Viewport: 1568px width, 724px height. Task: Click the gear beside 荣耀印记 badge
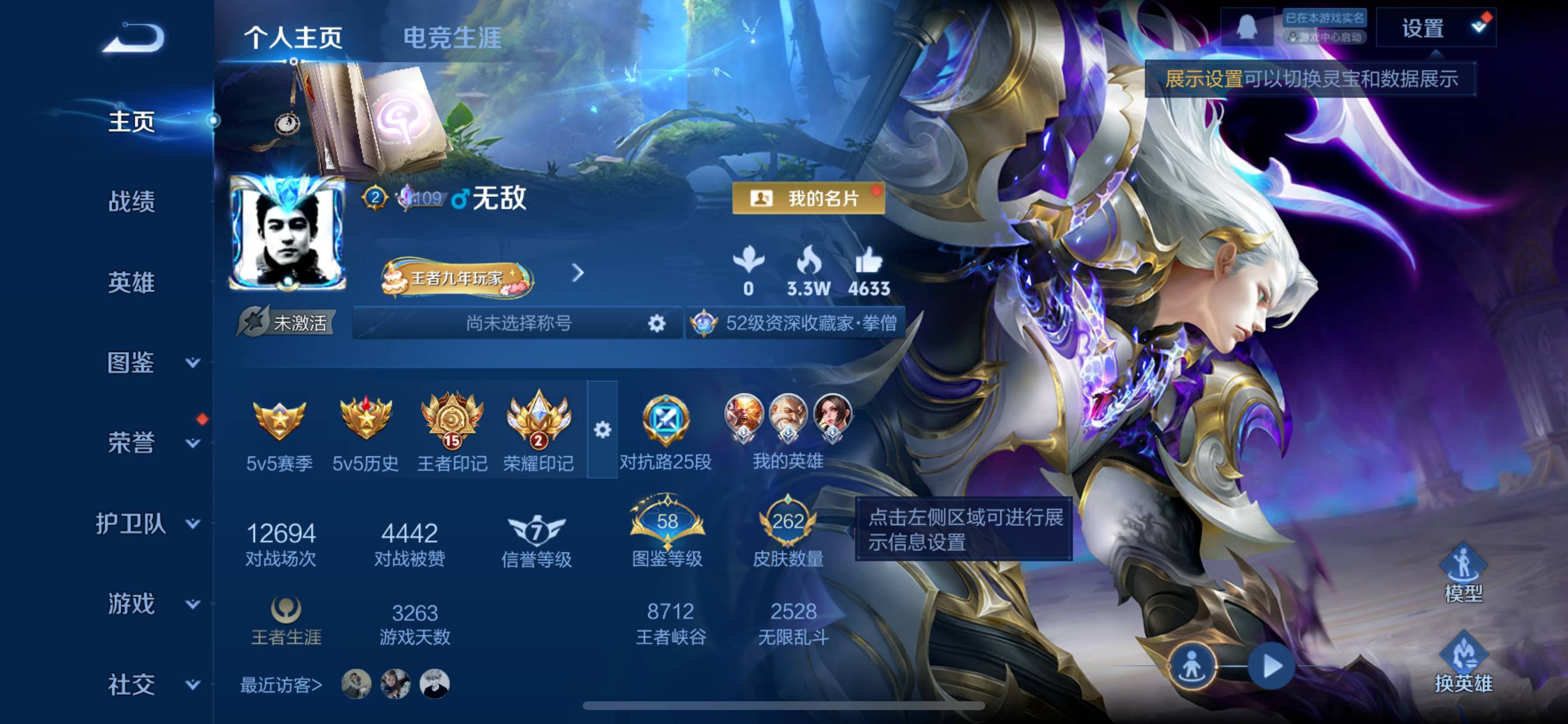click(603, 430)
